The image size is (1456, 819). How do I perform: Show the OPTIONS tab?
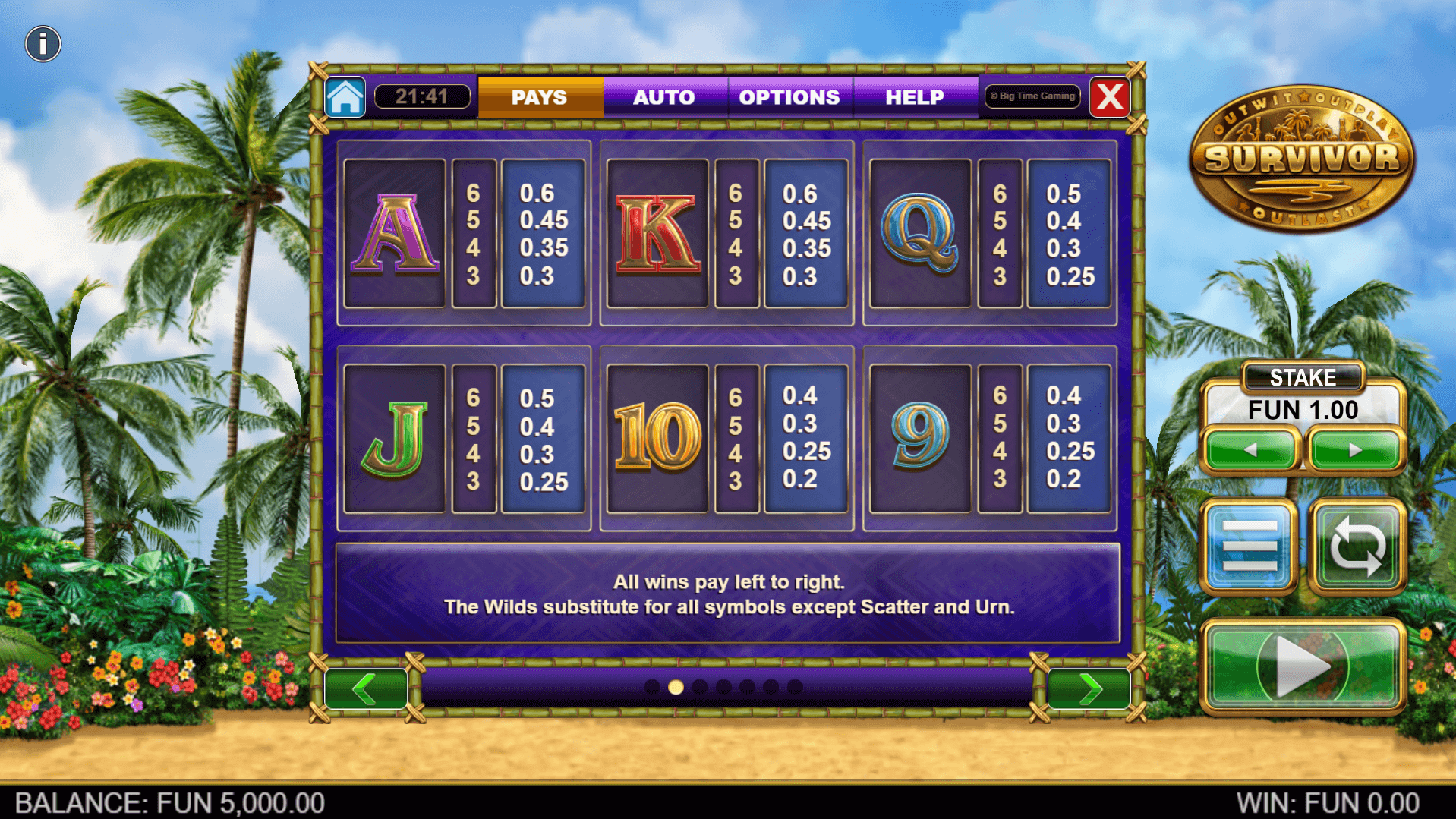click(x=789, y=97)
